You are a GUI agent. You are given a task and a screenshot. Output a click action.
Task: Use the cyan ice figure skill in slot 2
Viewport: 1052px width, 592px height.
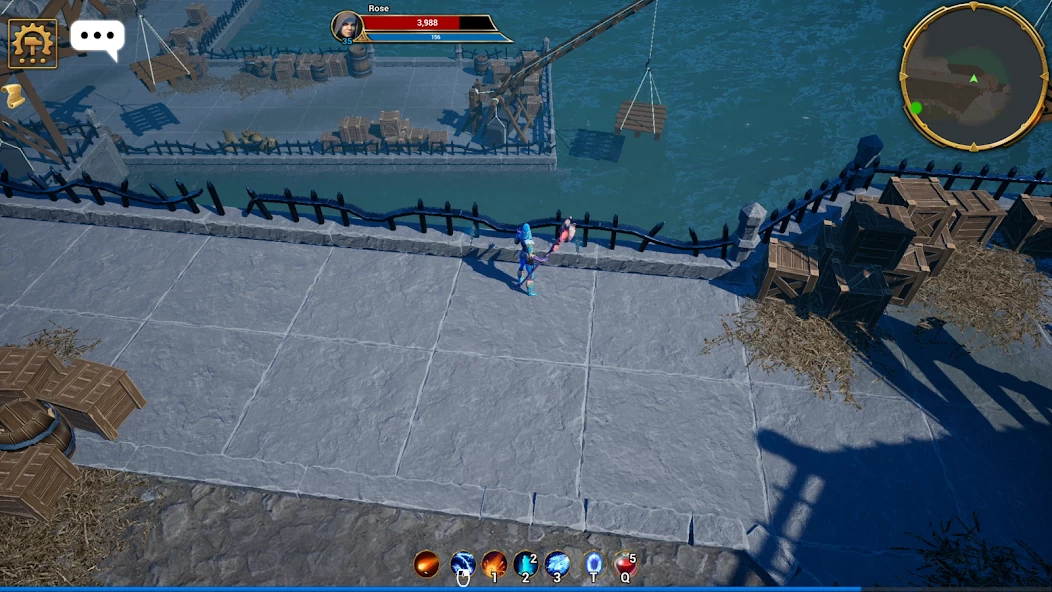pos(526,564)
